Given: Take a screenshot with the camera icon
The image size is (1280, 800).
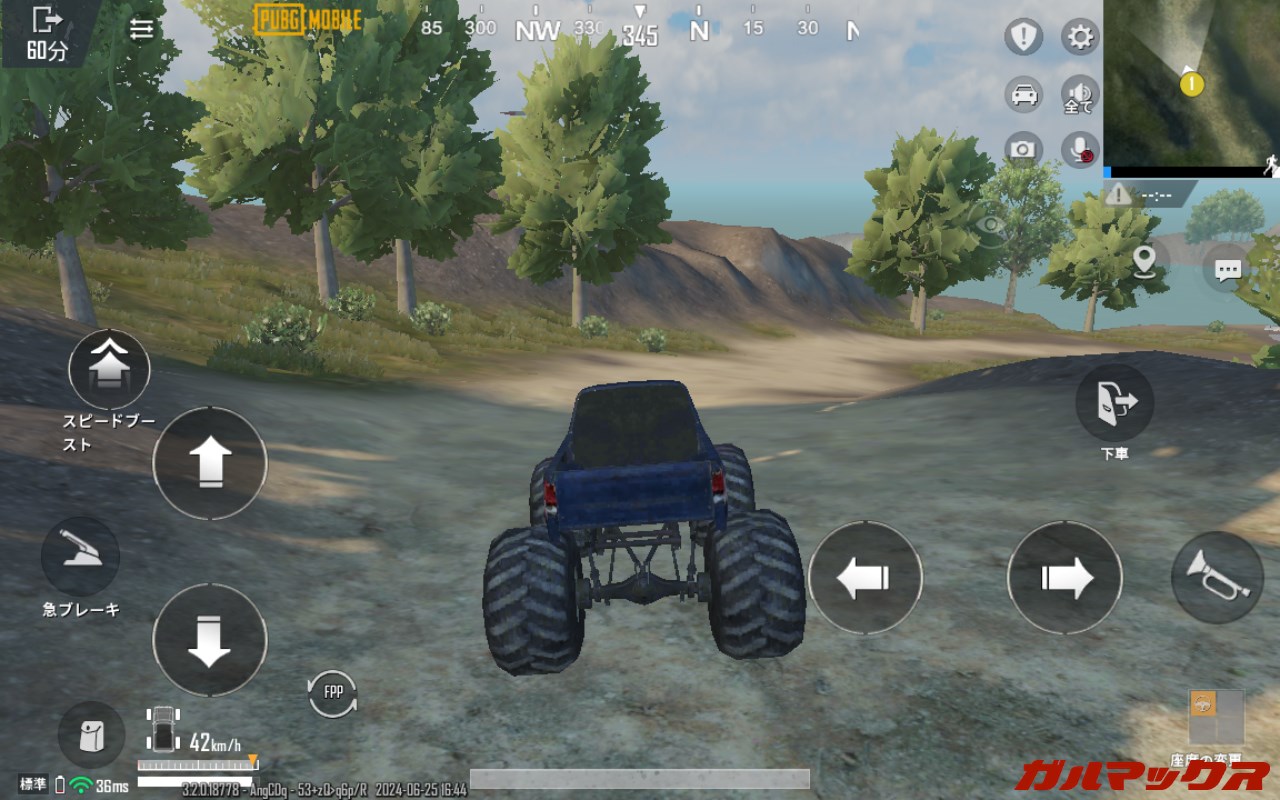Looking at the screenshot, I should (1021, 148).
